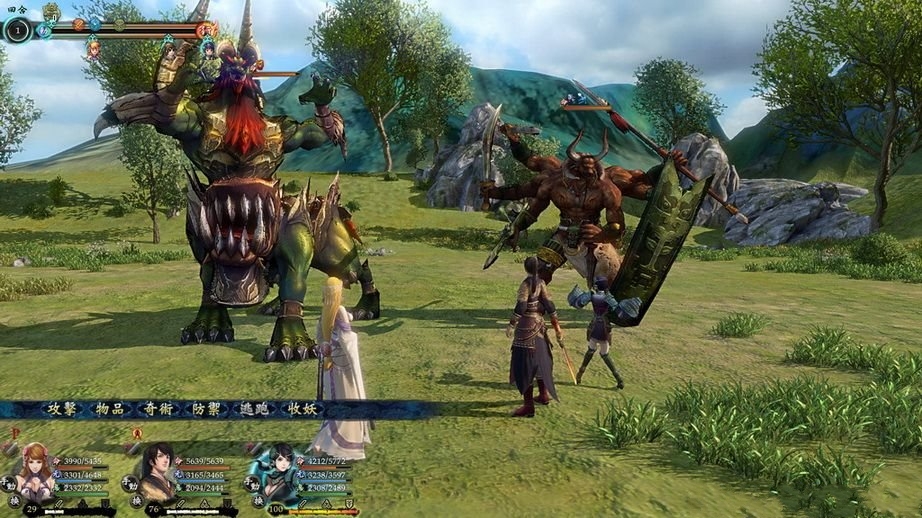Activate the 收妖 (Capture demon) command

point(302,409)
